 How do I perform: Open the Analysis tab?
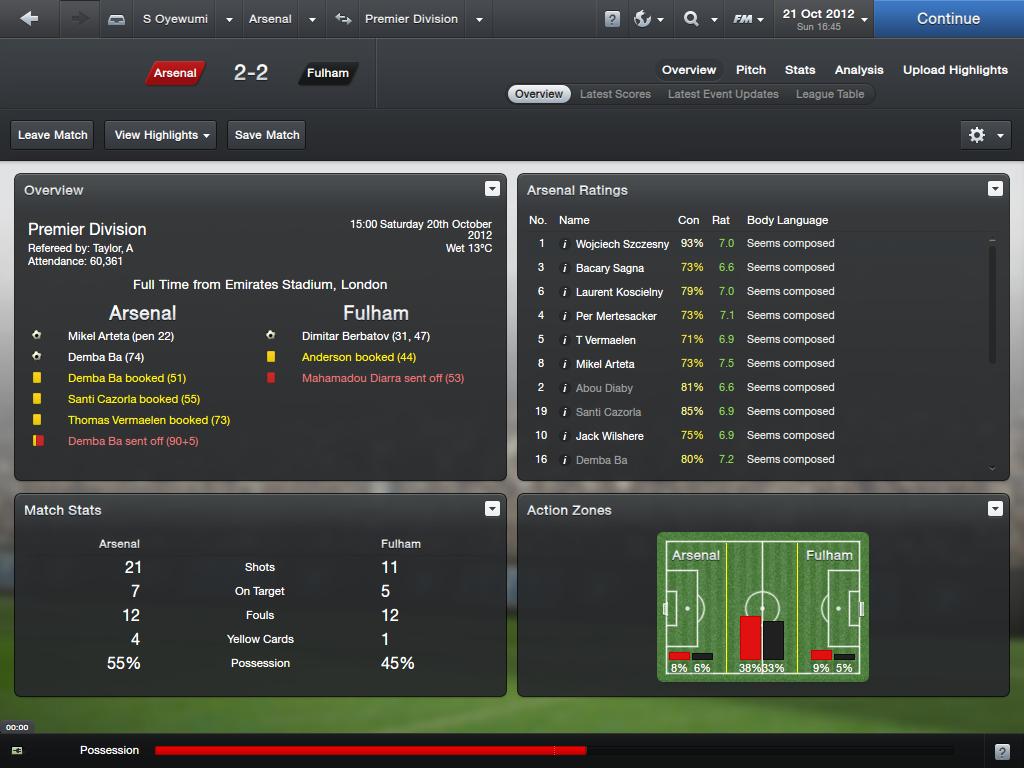coord(858,70)
